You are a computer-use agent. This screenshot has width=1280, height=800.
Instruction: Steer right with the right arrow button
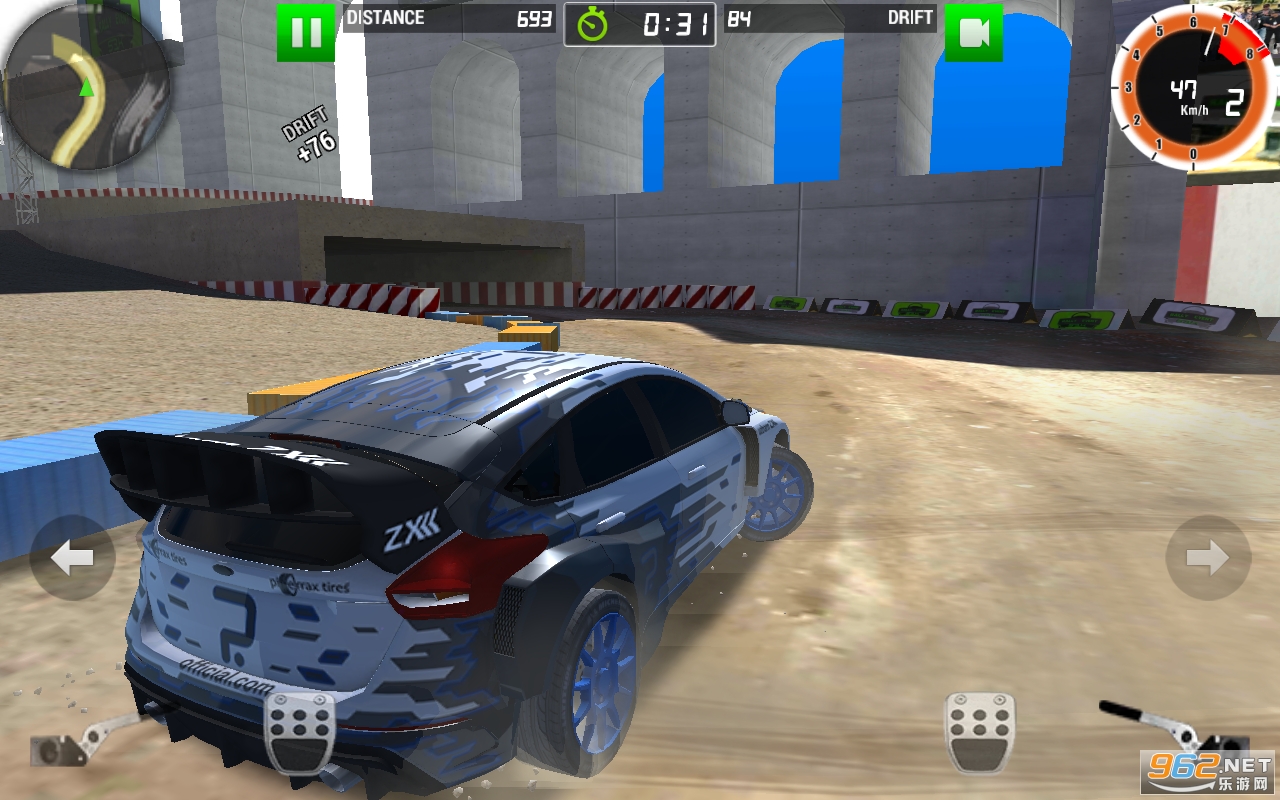[1208, 558]
